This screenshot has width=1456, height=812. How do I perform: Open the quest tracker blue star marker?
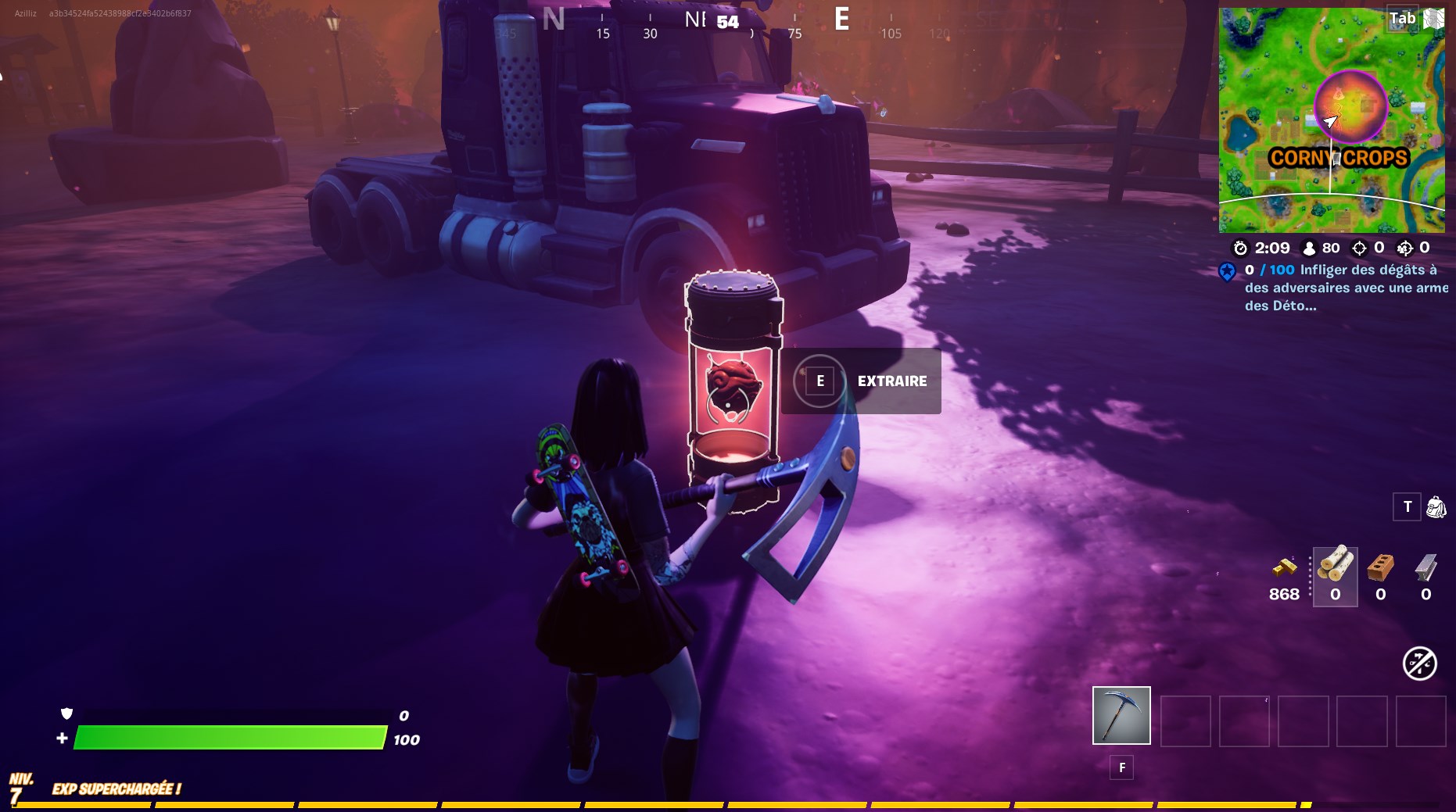[x=1226, y=274]
